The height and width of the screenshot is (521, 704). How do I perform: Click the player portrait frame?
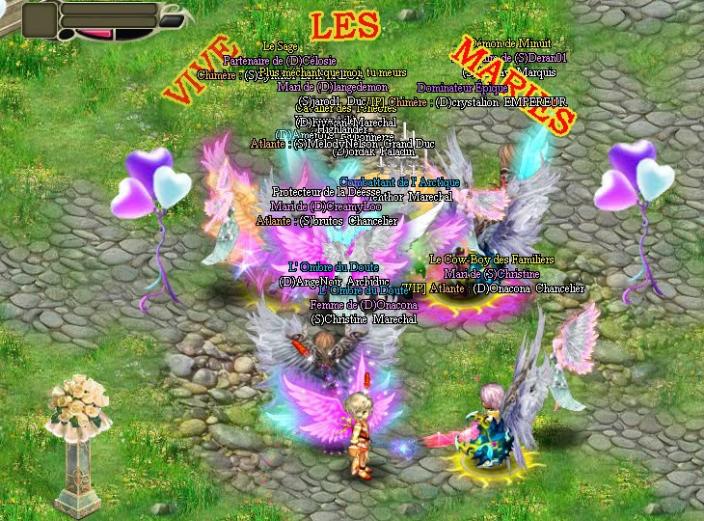coord(40,19)
